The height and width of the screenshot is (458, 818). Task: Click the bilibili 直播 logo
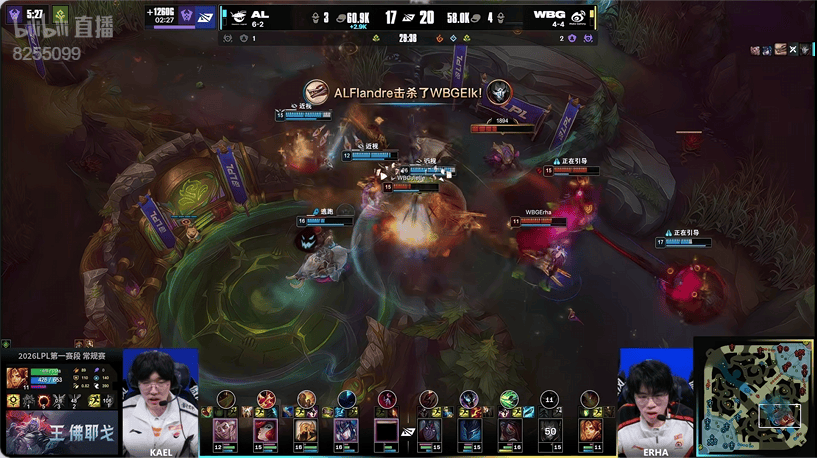(46, 32)
